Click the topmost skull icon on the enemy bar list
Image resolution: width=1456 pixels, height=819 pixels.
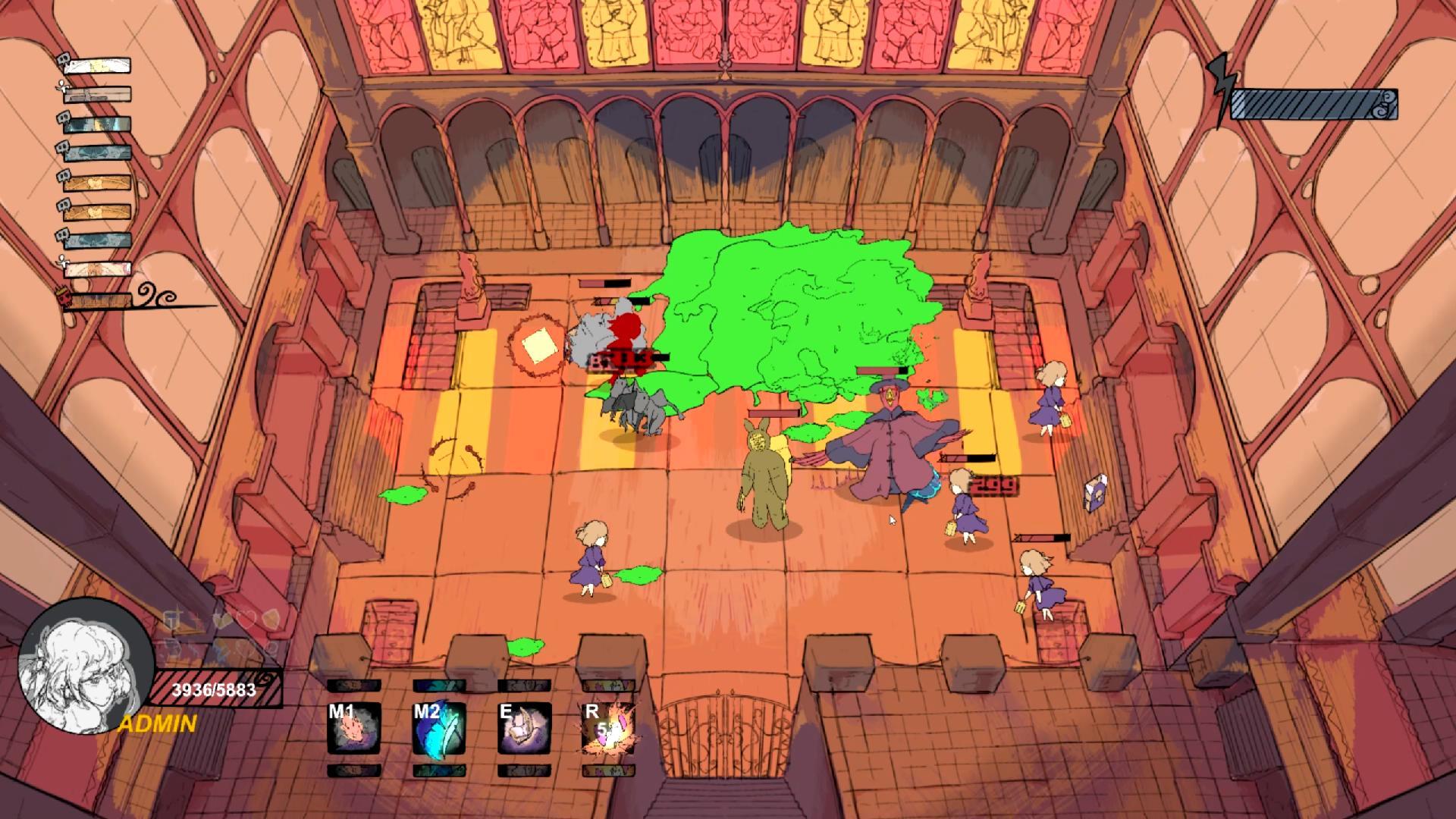tap(64, 61)
